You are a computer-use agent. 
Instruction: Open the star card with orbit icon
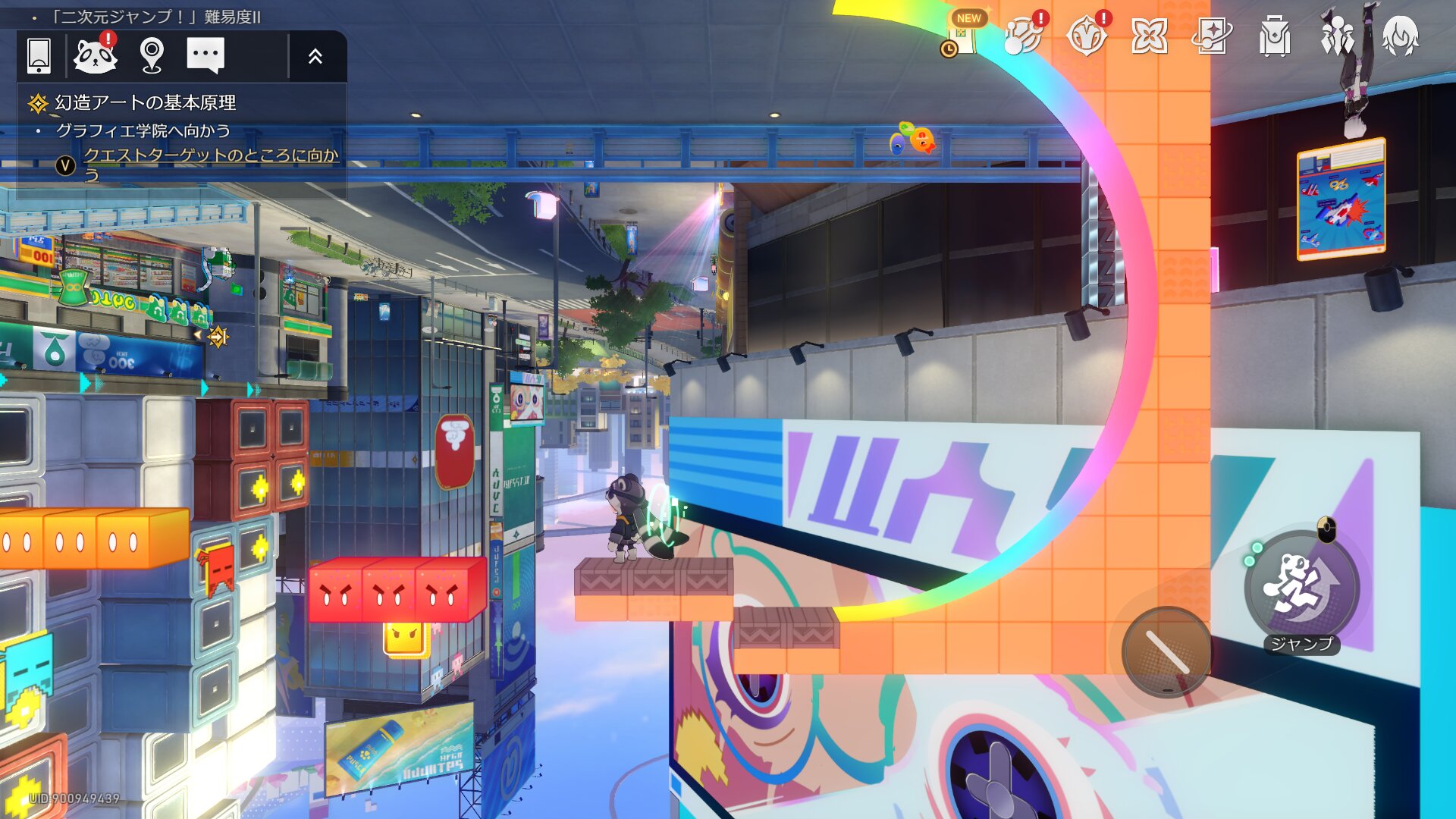pyautogui.click(x=1212, y=35)
